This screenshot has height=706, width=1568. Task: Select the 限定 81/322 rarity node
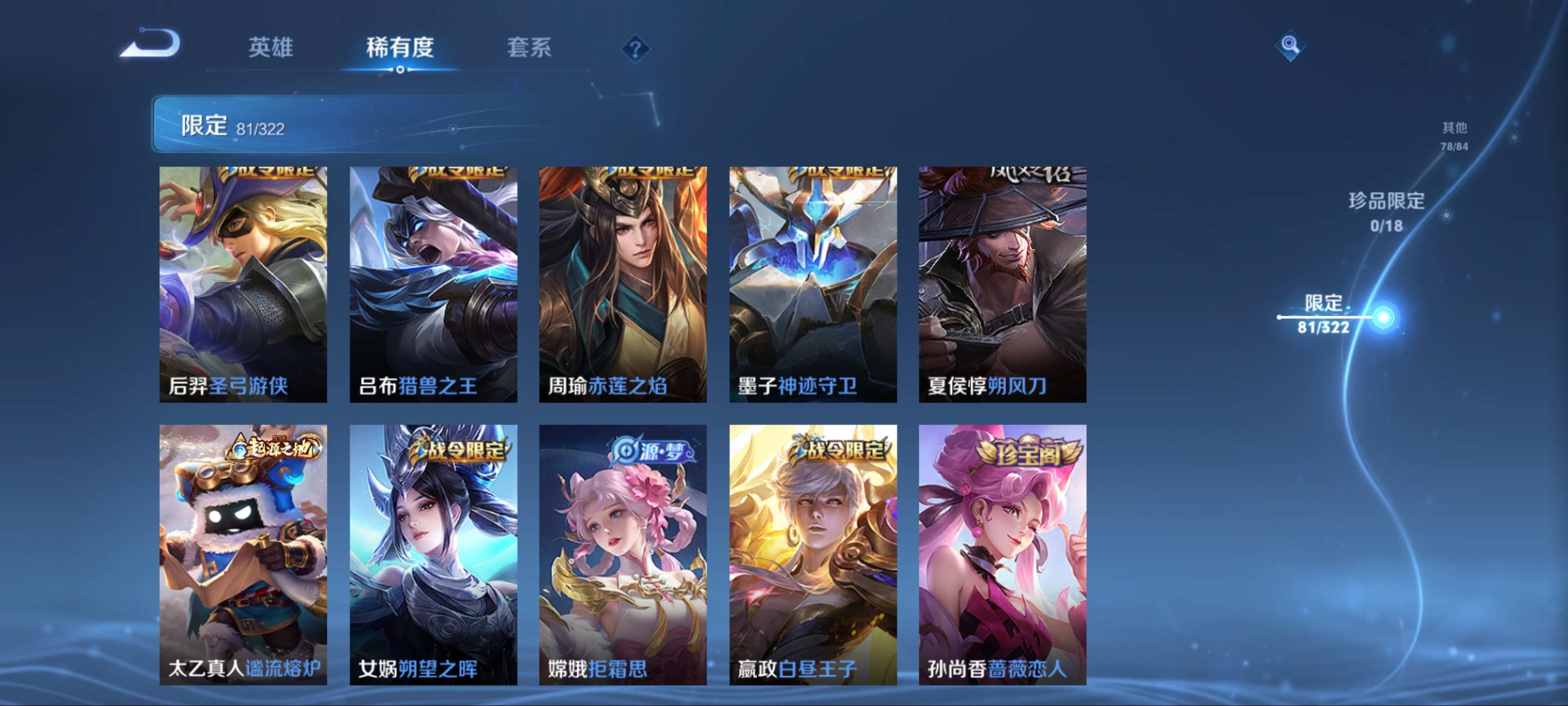coord(1324,315)
